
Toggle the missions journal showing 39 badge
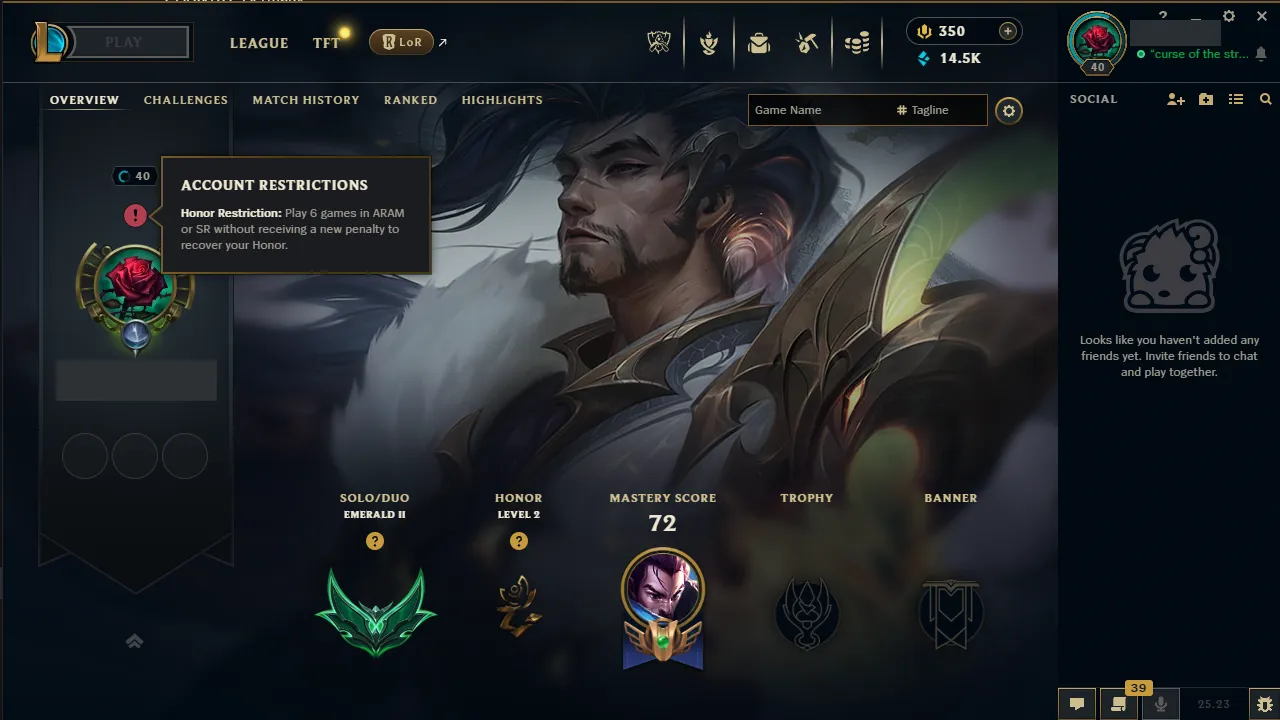pos(1118,703)
